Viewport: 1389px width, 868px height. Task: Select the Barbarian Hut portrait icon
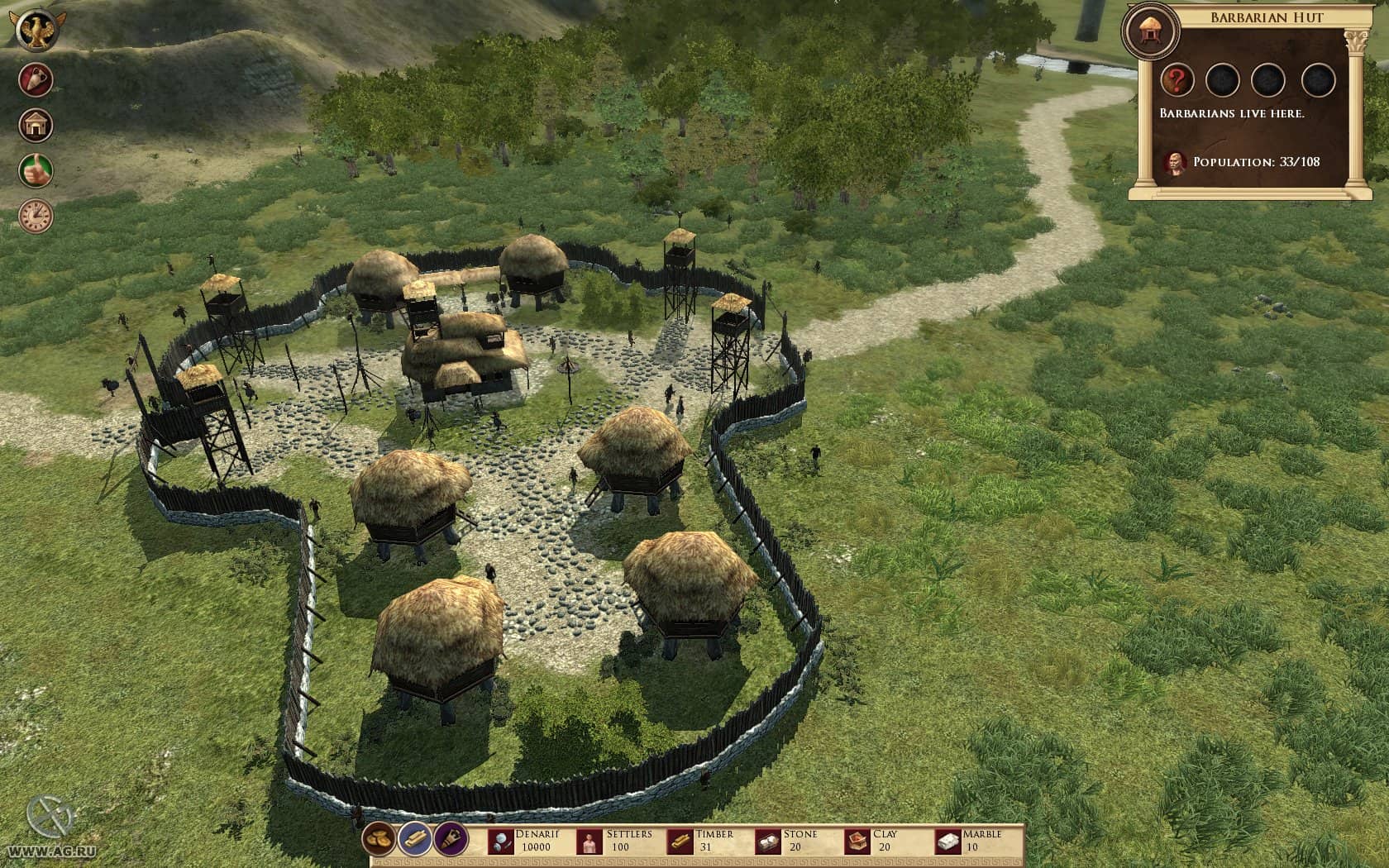point(1148,31)
